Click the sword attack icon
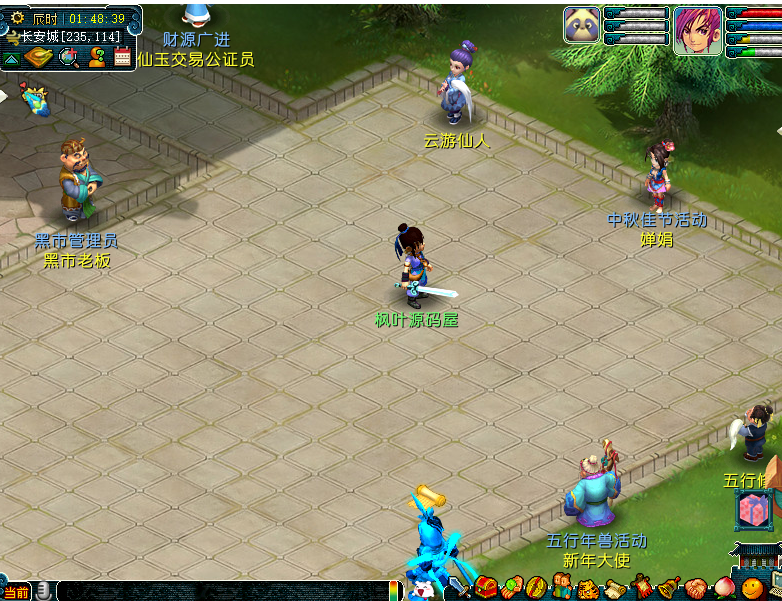Image resolution: width=782 pixels, height=601 pixels. click(x=461, y=588)
